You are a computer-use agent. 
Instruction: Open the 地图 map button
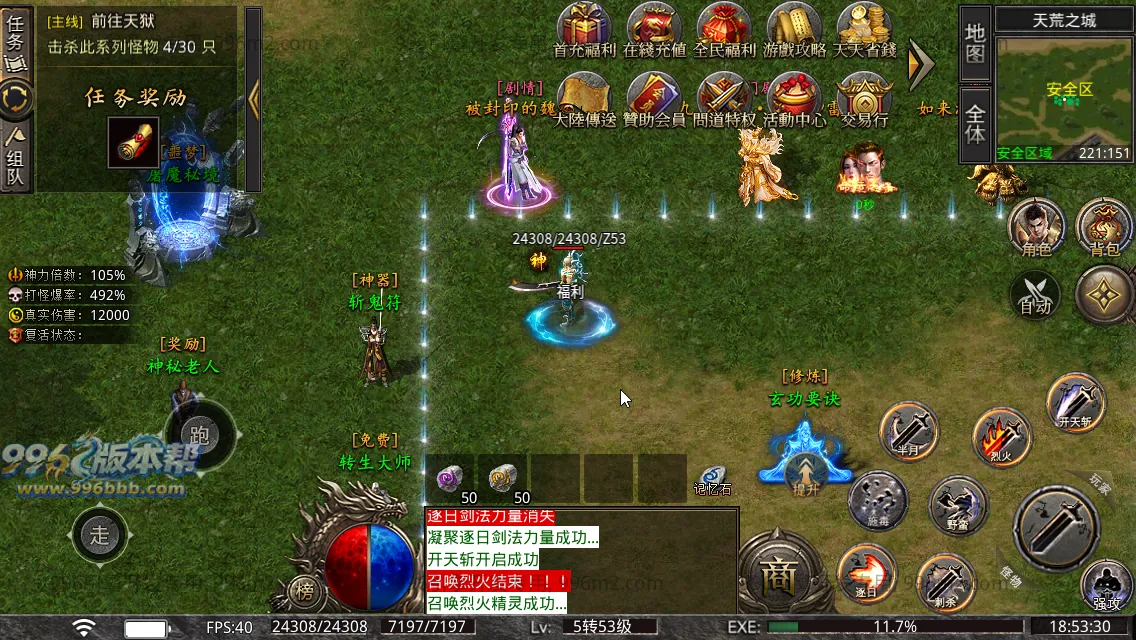975,43
